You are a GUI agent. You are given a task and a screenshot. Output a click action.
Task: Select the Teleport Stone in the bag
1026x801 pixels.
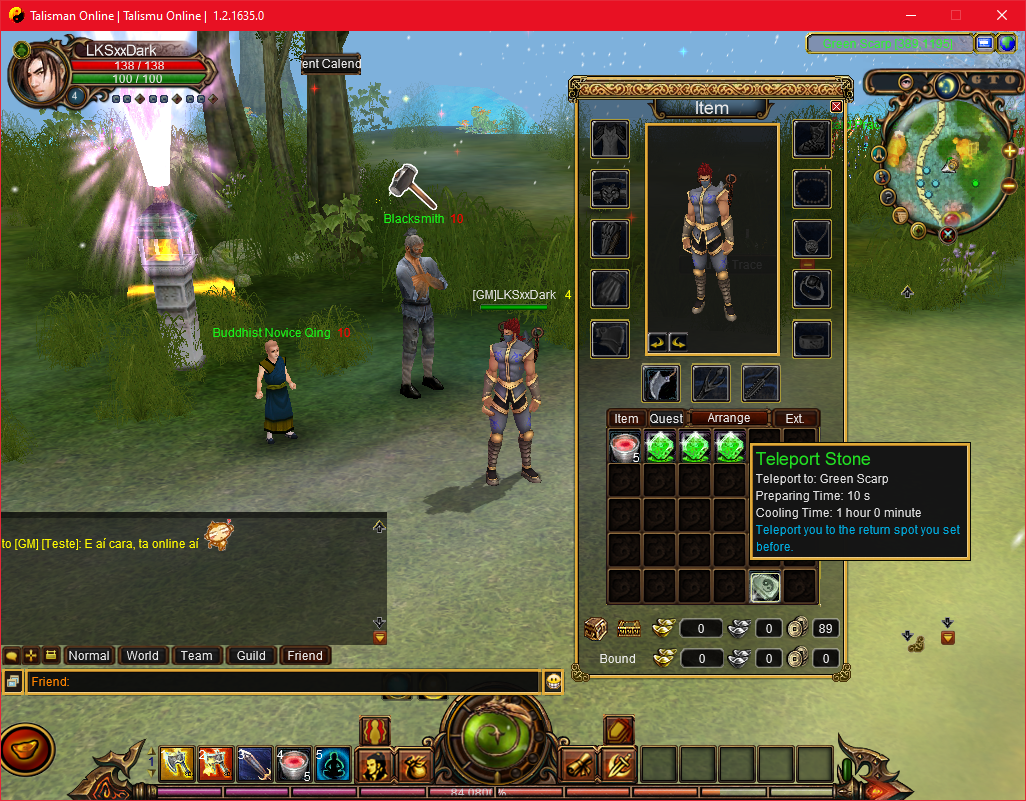(766, 587)
